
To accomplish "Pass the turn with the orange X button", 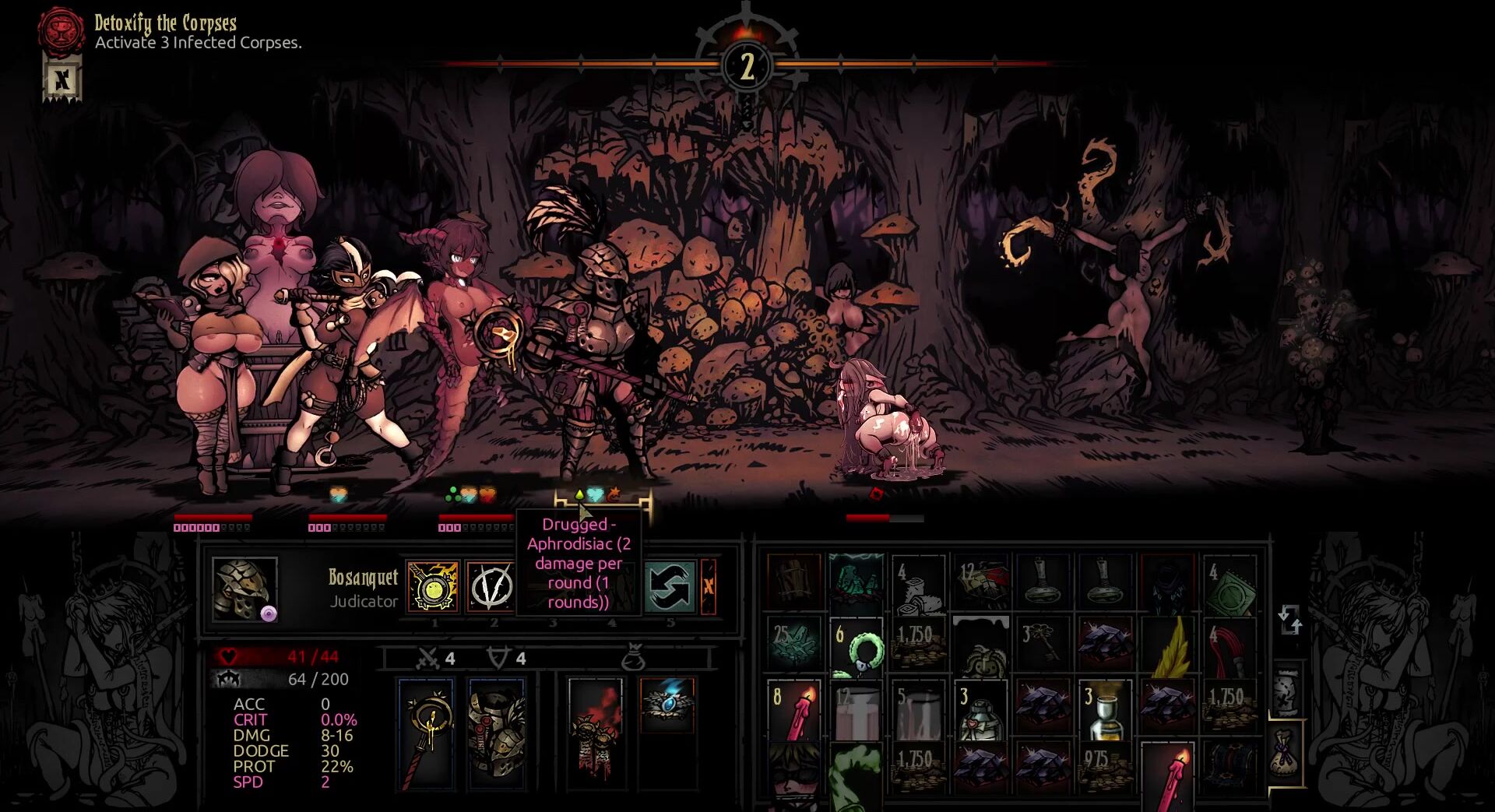I will click(709, 586).
